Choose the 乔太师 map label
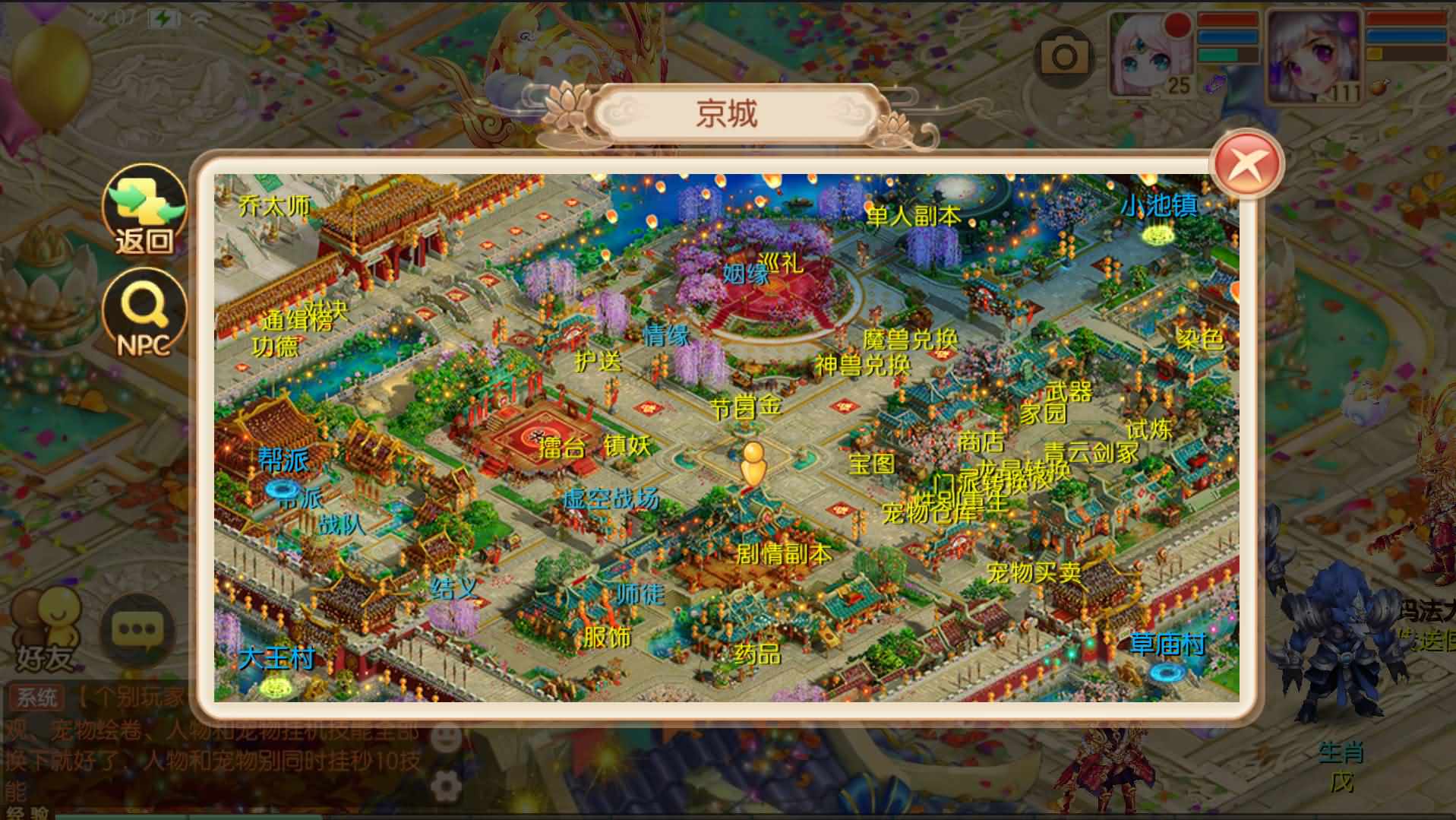Viewport: 1456px width, 820px height. click(274, 205)
